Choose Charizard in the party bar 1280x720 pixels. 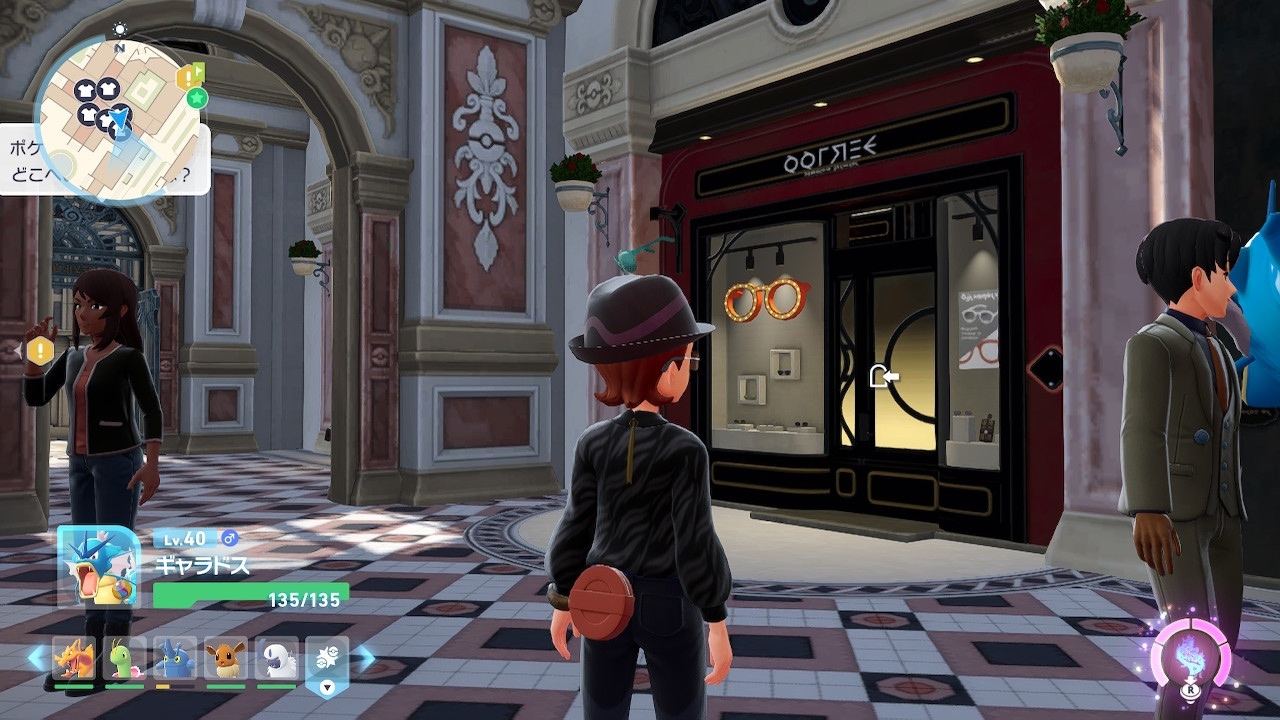coord(74,659)
